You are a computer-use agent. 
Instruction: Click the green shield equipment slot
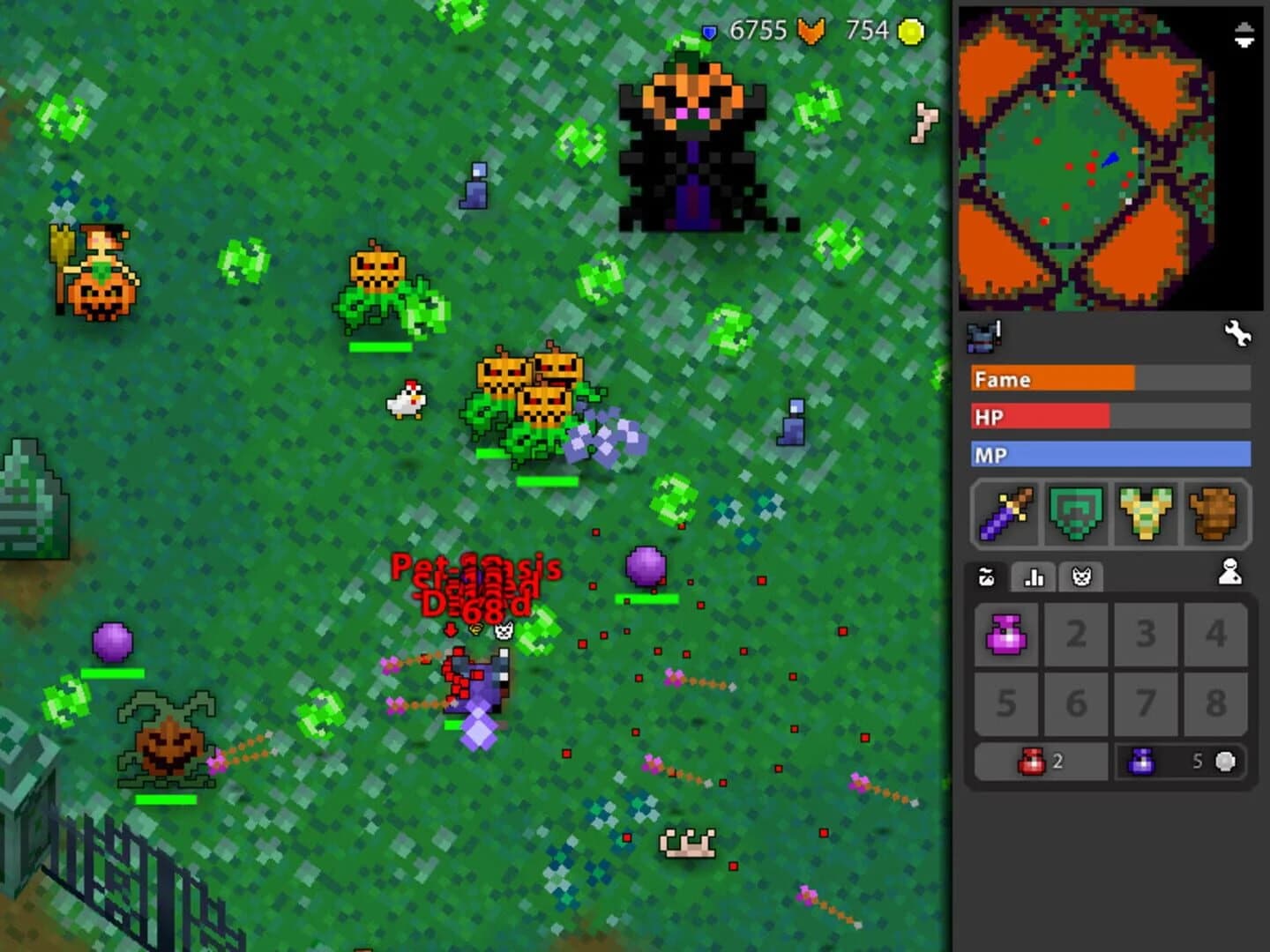1075,514
